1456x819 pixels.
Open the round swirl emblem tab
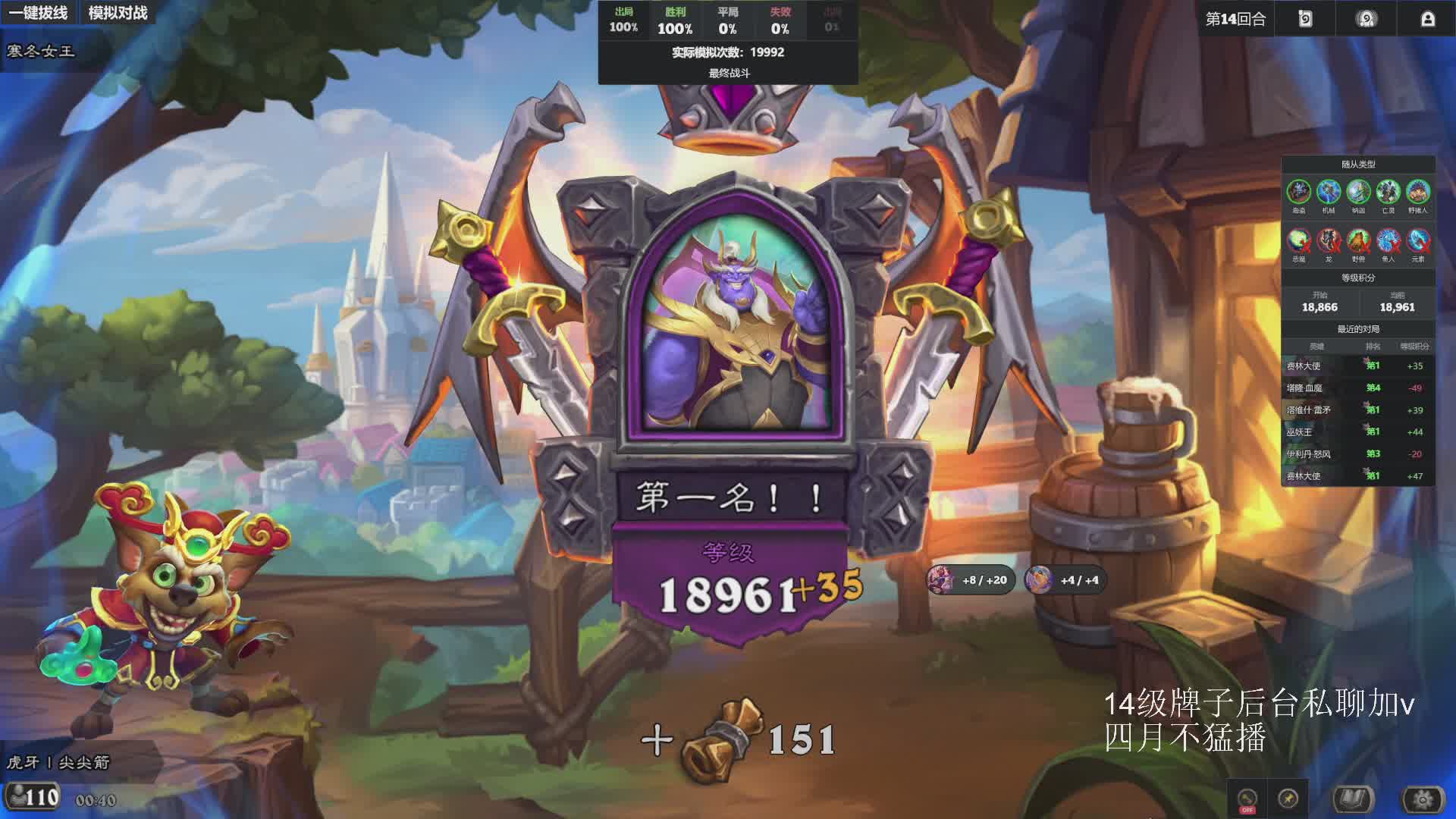[x=1367, y=19]
